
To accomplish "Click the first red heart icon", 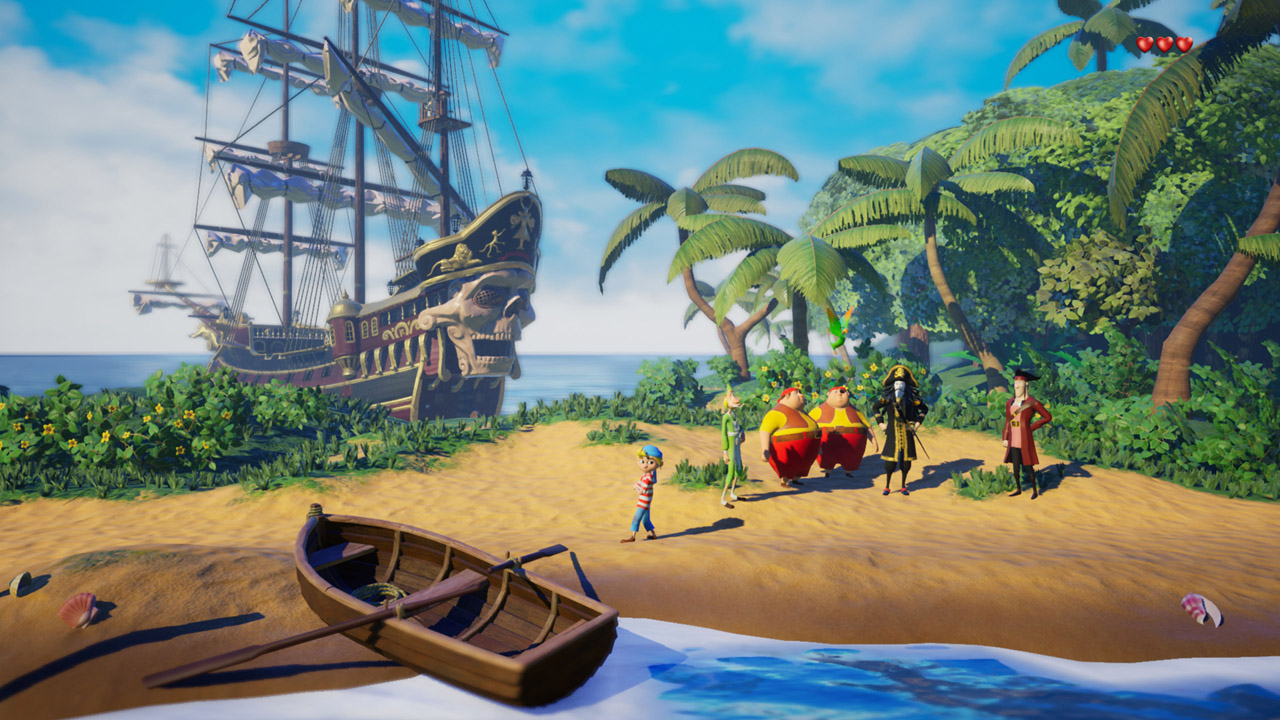I will 1144,44.
